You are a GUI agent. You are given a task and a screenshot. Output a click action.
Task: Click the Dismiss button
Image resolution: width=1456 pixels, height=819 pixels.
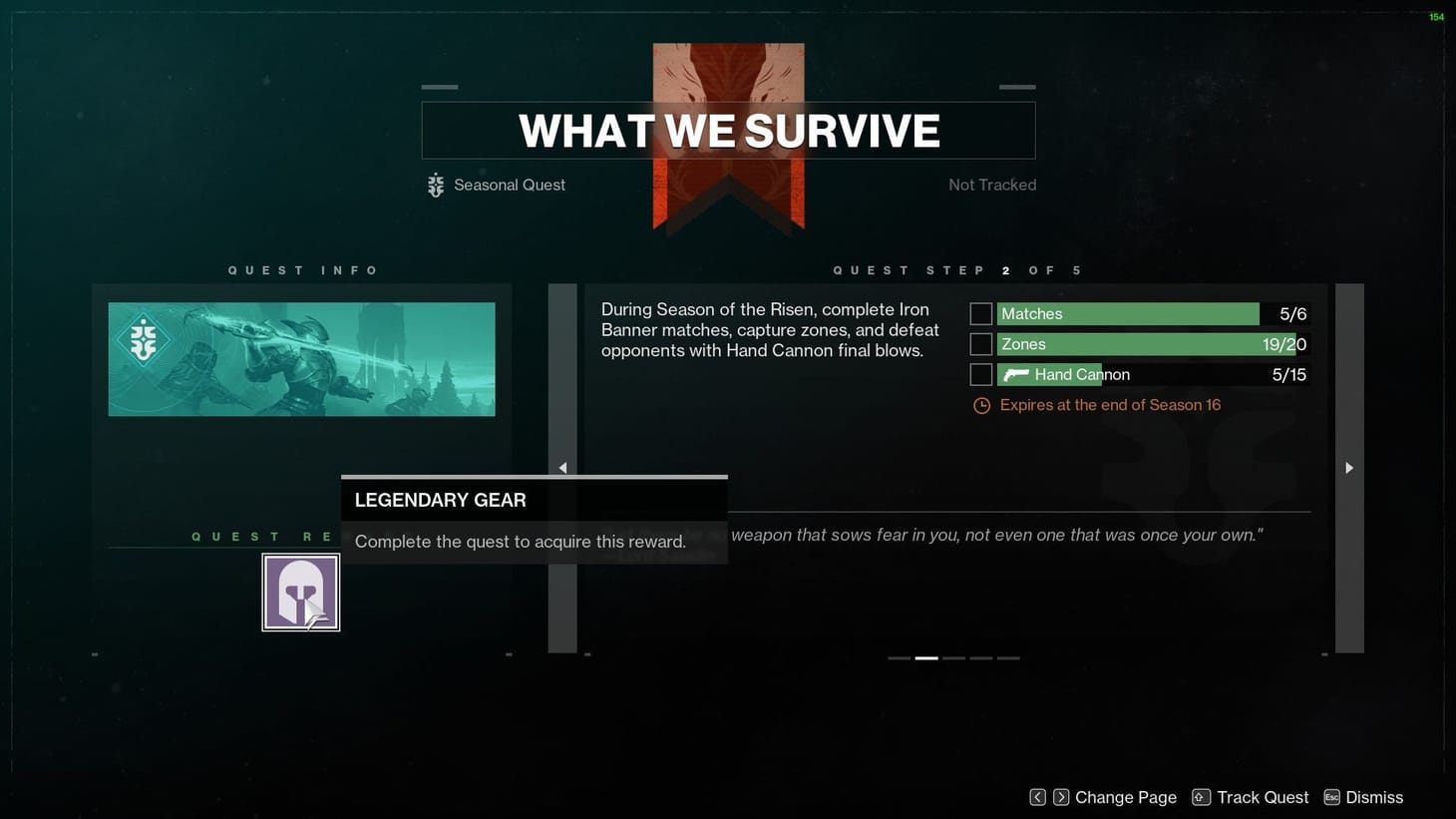1374,797
